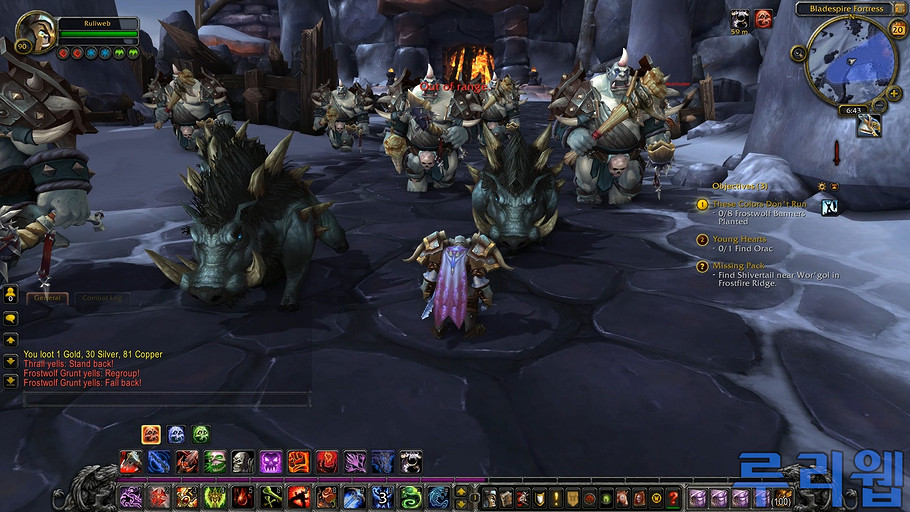Select the Young Hearts quest objective
910x512 pixels.
740,240
